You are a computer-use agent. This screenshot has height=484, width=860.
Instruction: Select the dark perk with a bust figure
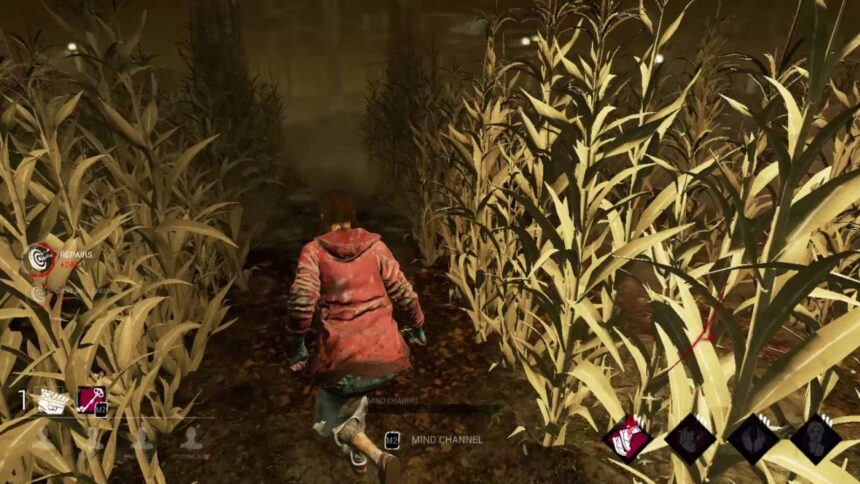coord(815,438)
